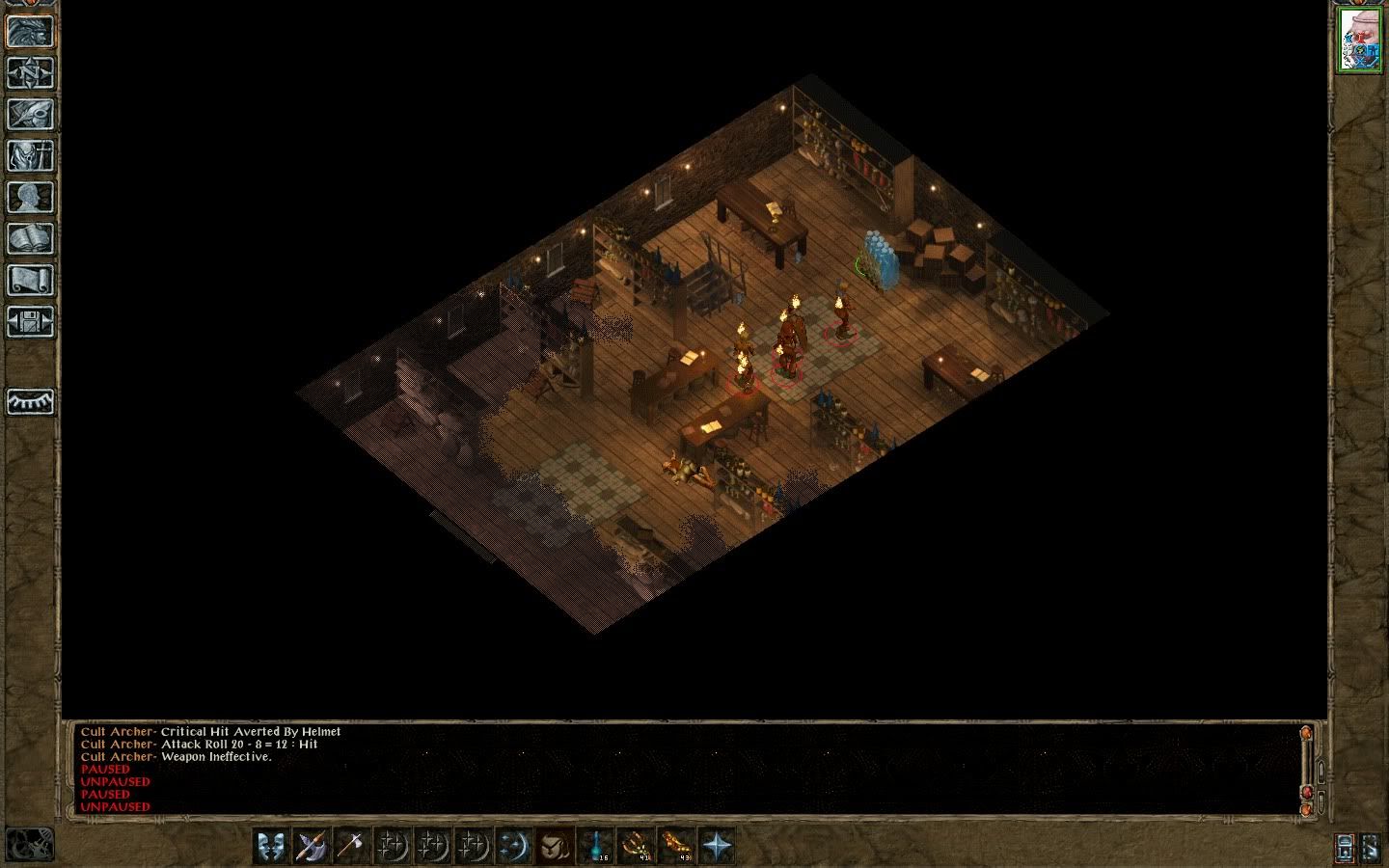This screenshot has height=868, width=1389.
Task: Activate the two-masks dialogue button
Action: click(x=271, y=846)
